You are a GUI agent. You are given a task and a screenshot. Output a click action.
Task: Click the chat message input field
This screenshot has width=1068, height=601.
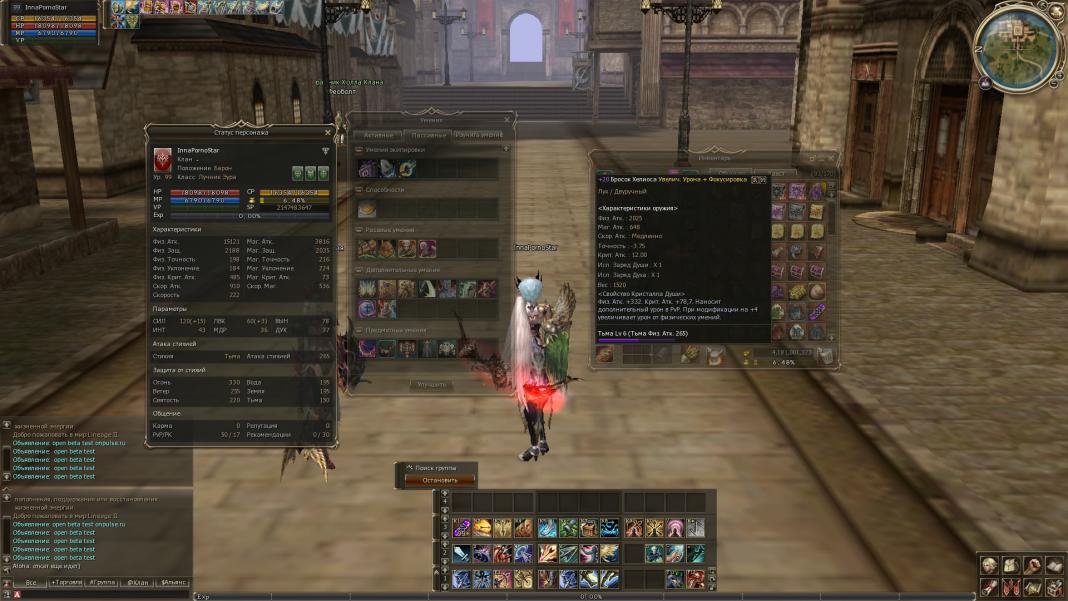point(100,594)
